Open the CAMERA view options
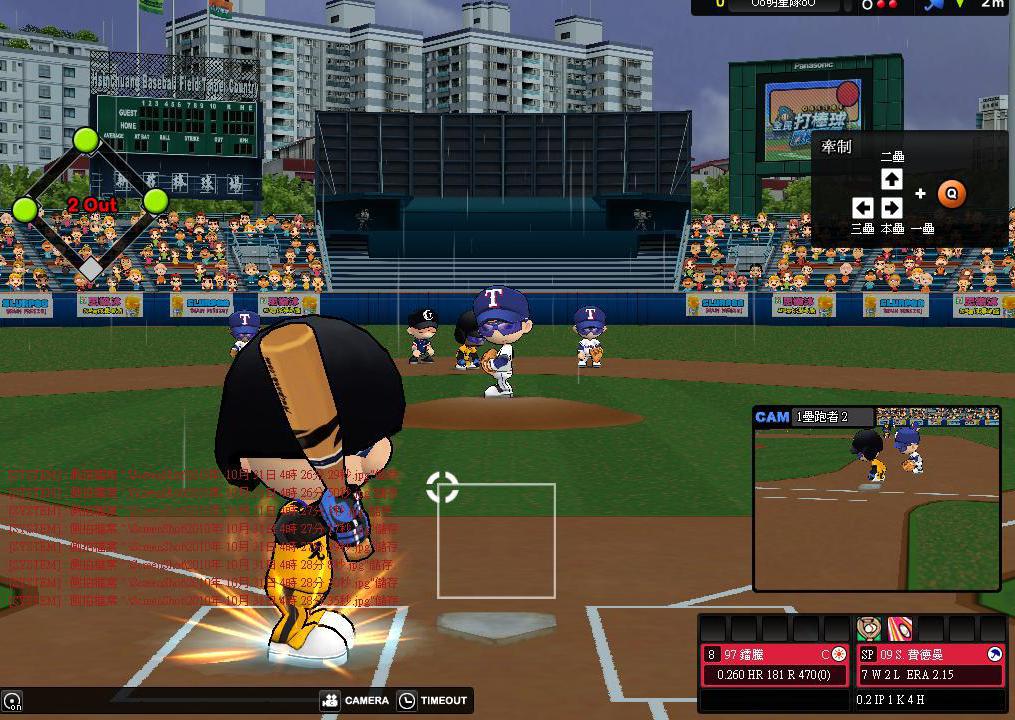The image size is (1015, 720). [x=355, y=701]
